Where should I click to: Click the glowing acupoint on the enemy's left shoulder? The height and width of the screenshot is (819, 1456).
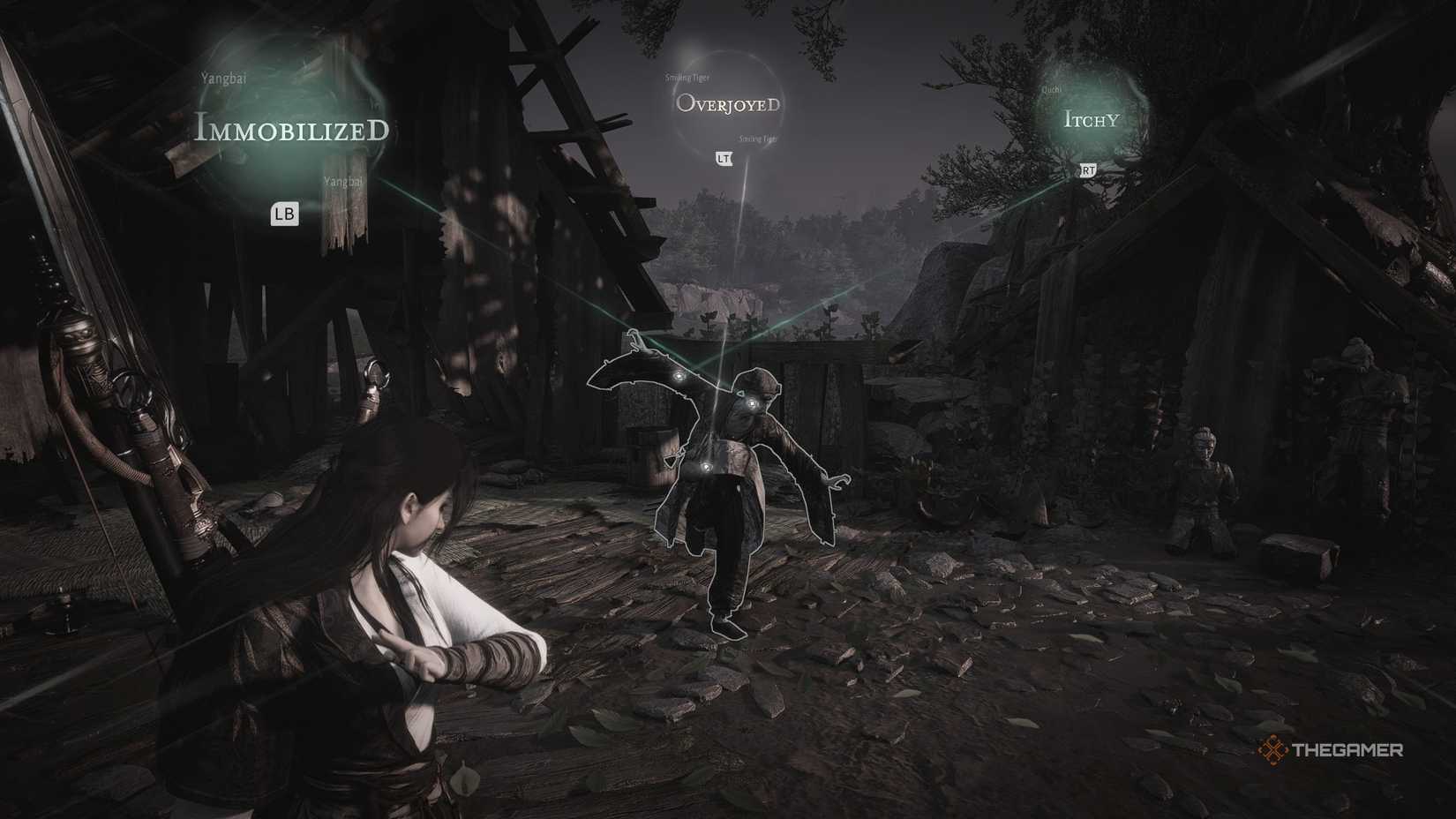751,402
